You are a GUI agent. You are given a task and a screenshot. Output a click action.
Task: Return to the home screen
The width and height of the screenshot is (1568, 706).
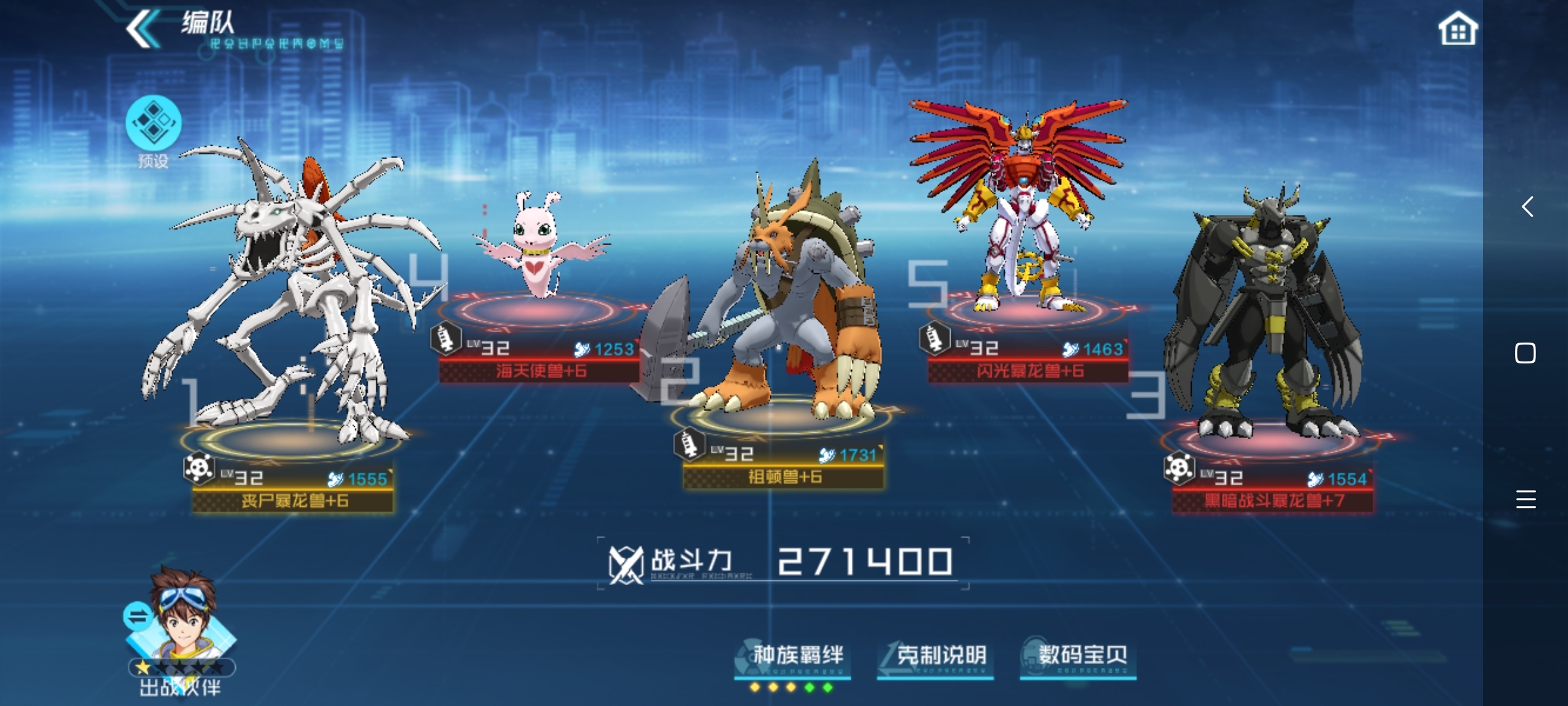pyautogui.click(x=1458, y=29)
